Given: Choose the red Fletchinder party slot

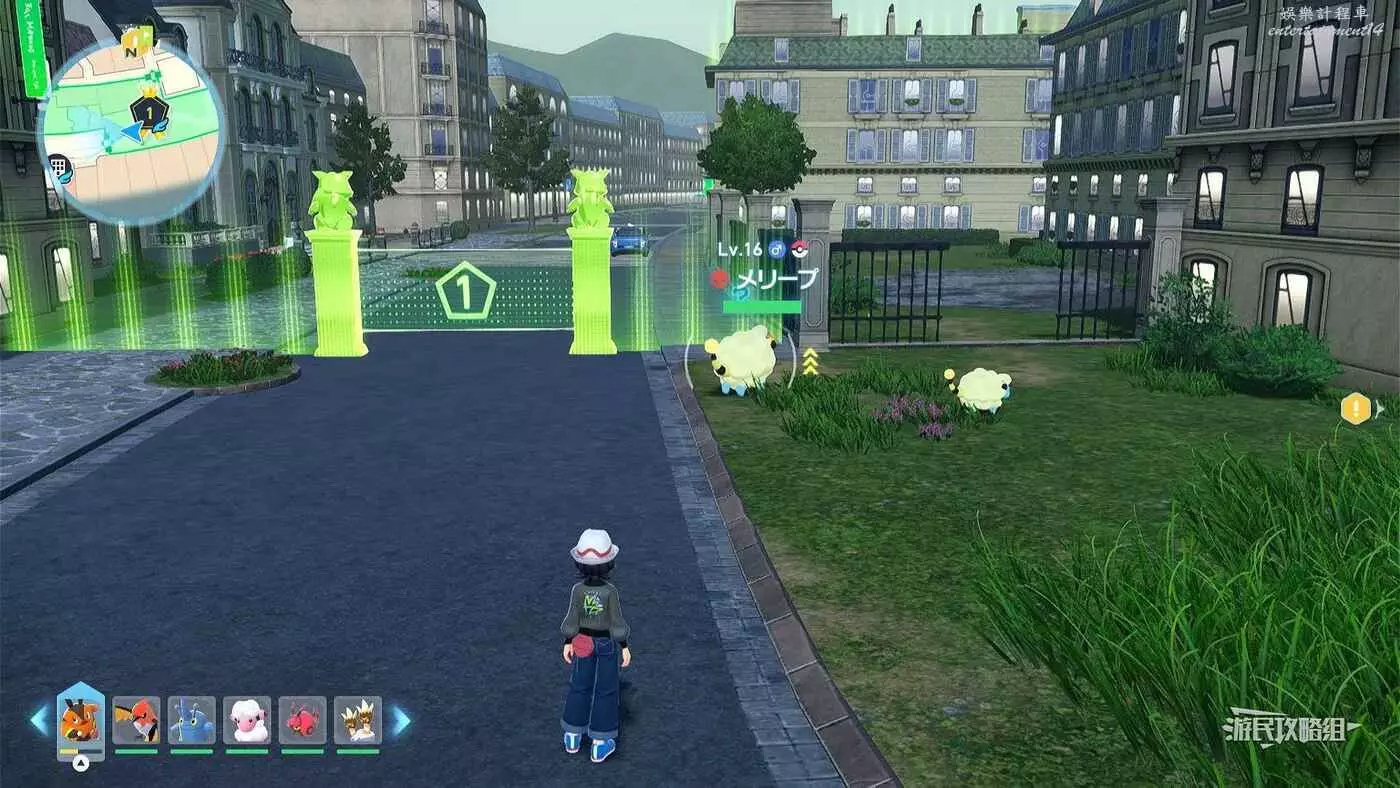Looking at the screenshot, I should click(136, 720).
